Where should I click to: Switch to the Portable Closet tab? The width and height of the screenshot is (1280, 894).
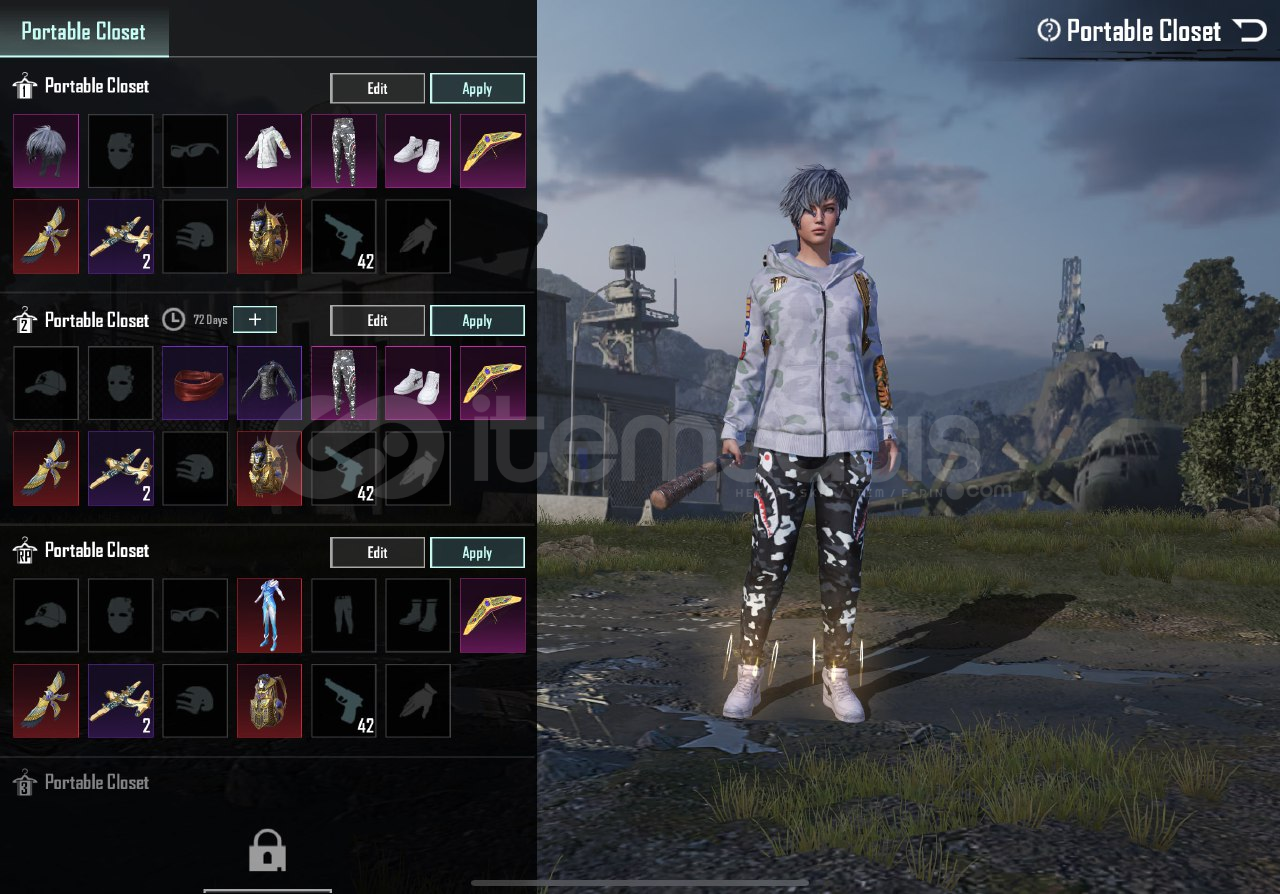84,31
